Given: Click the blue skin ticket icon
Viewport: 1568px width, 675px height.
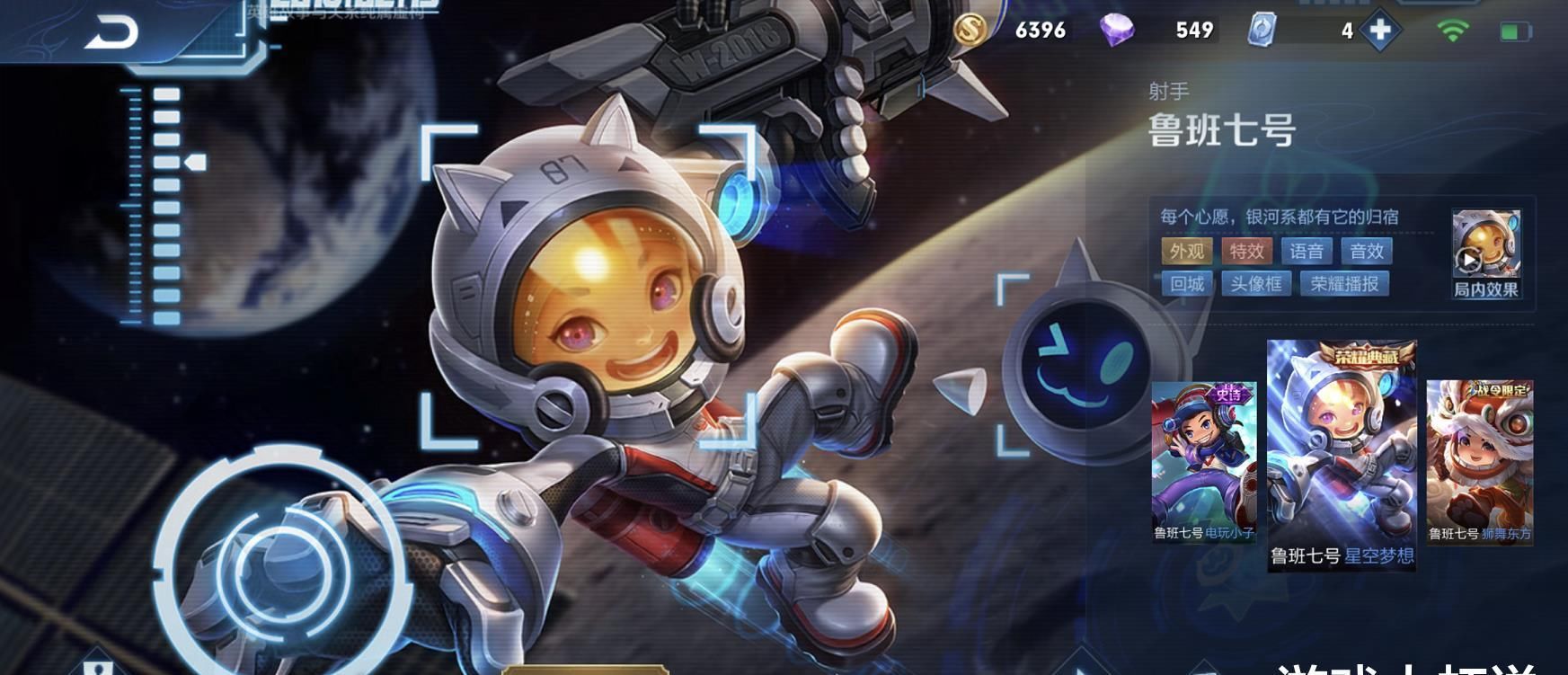Looking at the screenshot, I should tap(1262, 31).
